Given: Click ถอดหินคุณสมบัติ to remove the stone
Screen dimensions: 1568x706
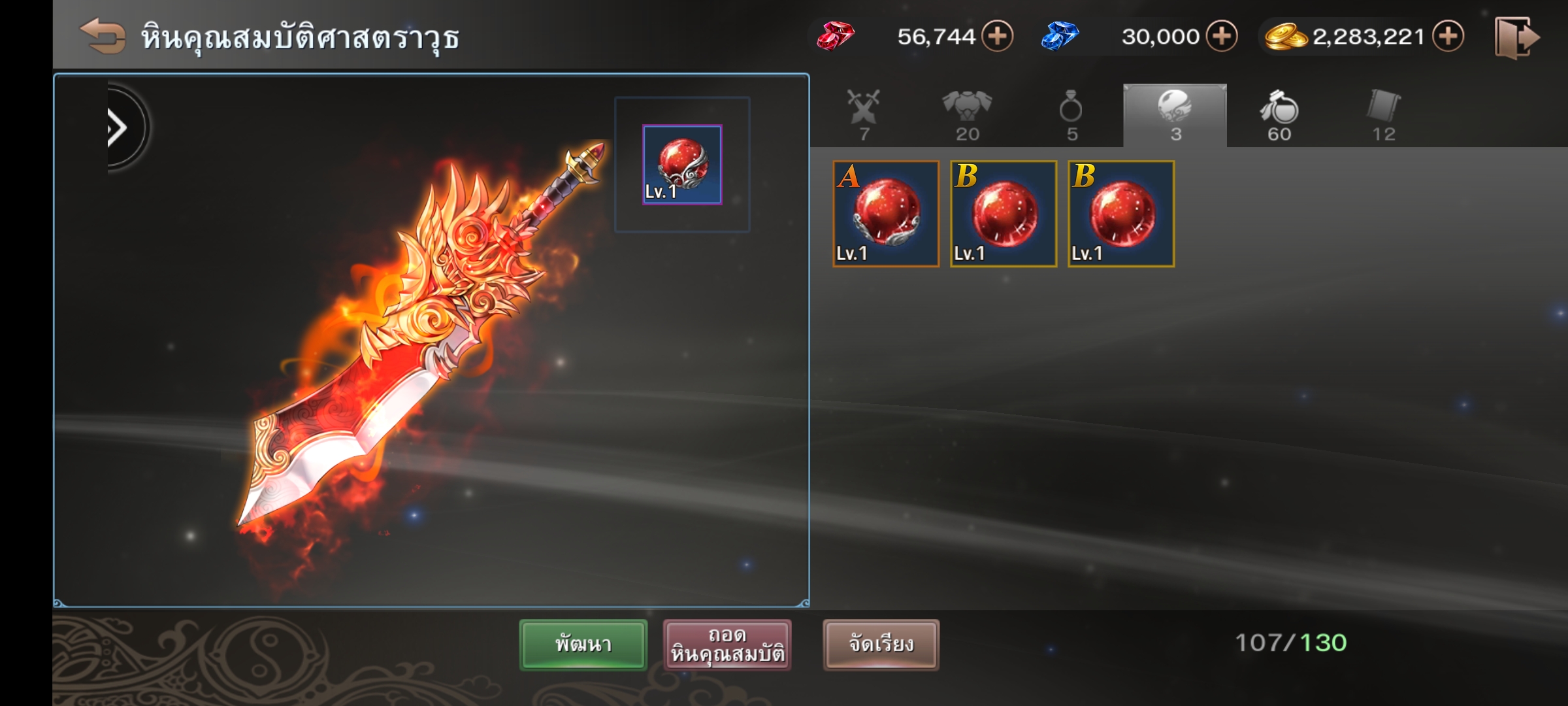Looking at the screenshot, I should tap(727, 645).
